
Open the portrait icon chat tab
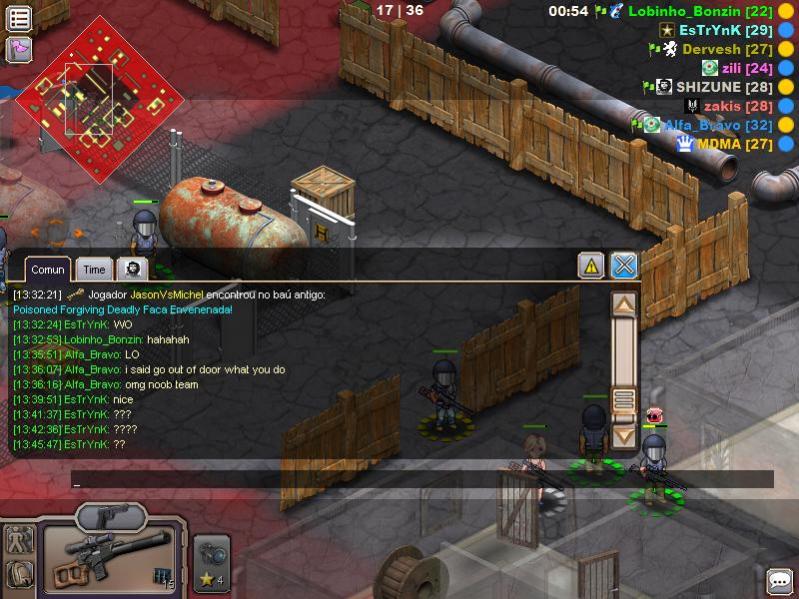pos(132,268)
